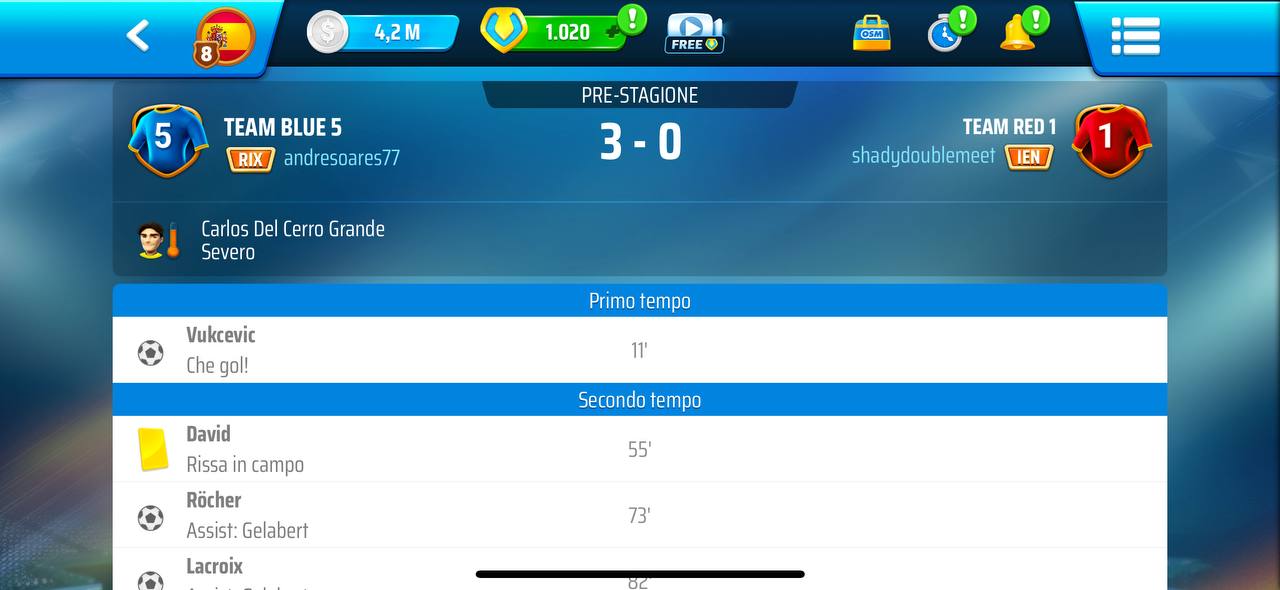This screenshot has width=1280, height=590.
Task: Open the stopwatch timers icon
Action: 945,33
